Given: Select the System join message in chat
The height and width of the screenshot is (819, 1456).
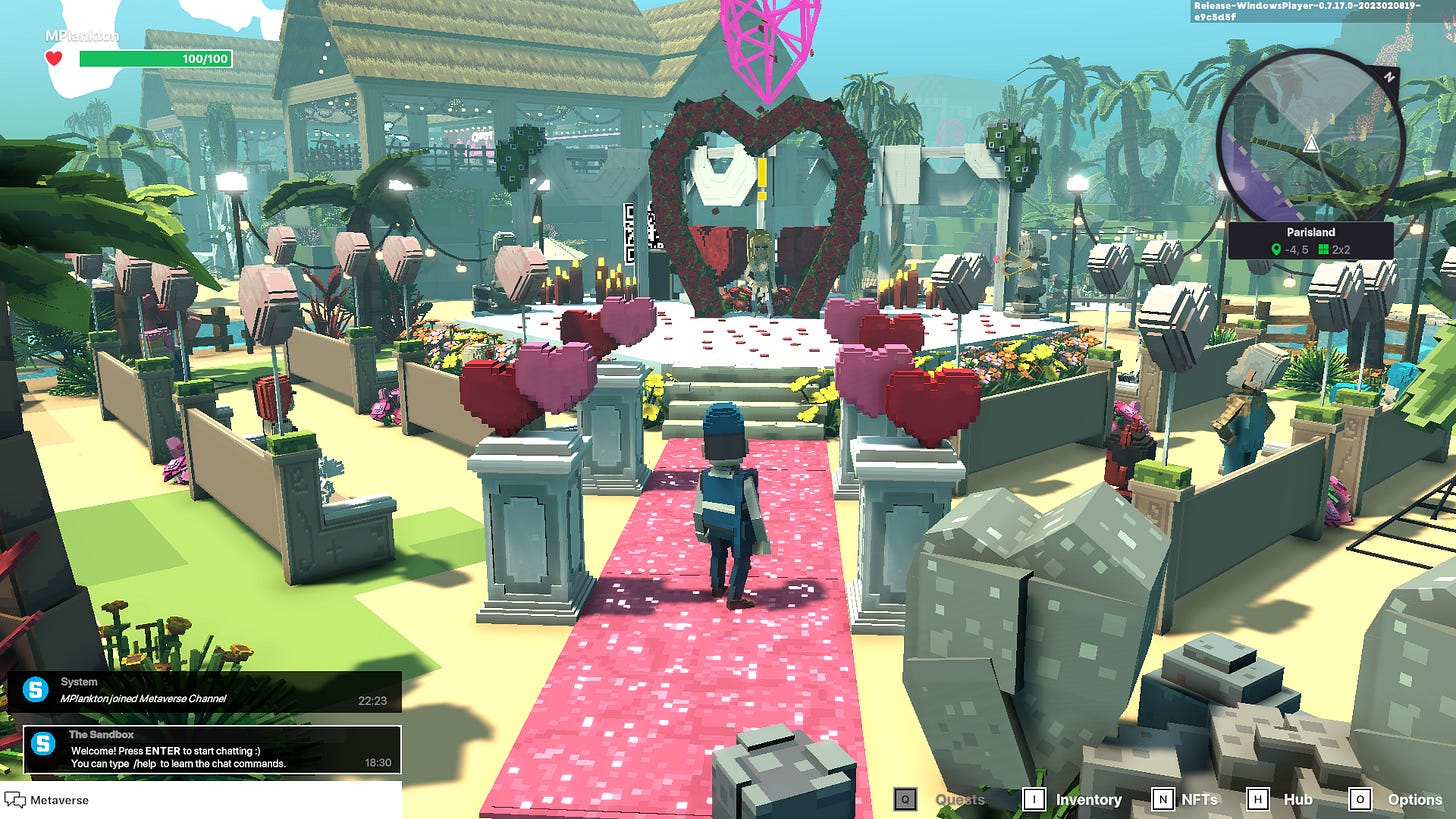Looking at the screenshot, I should click(x=205, y=691).
